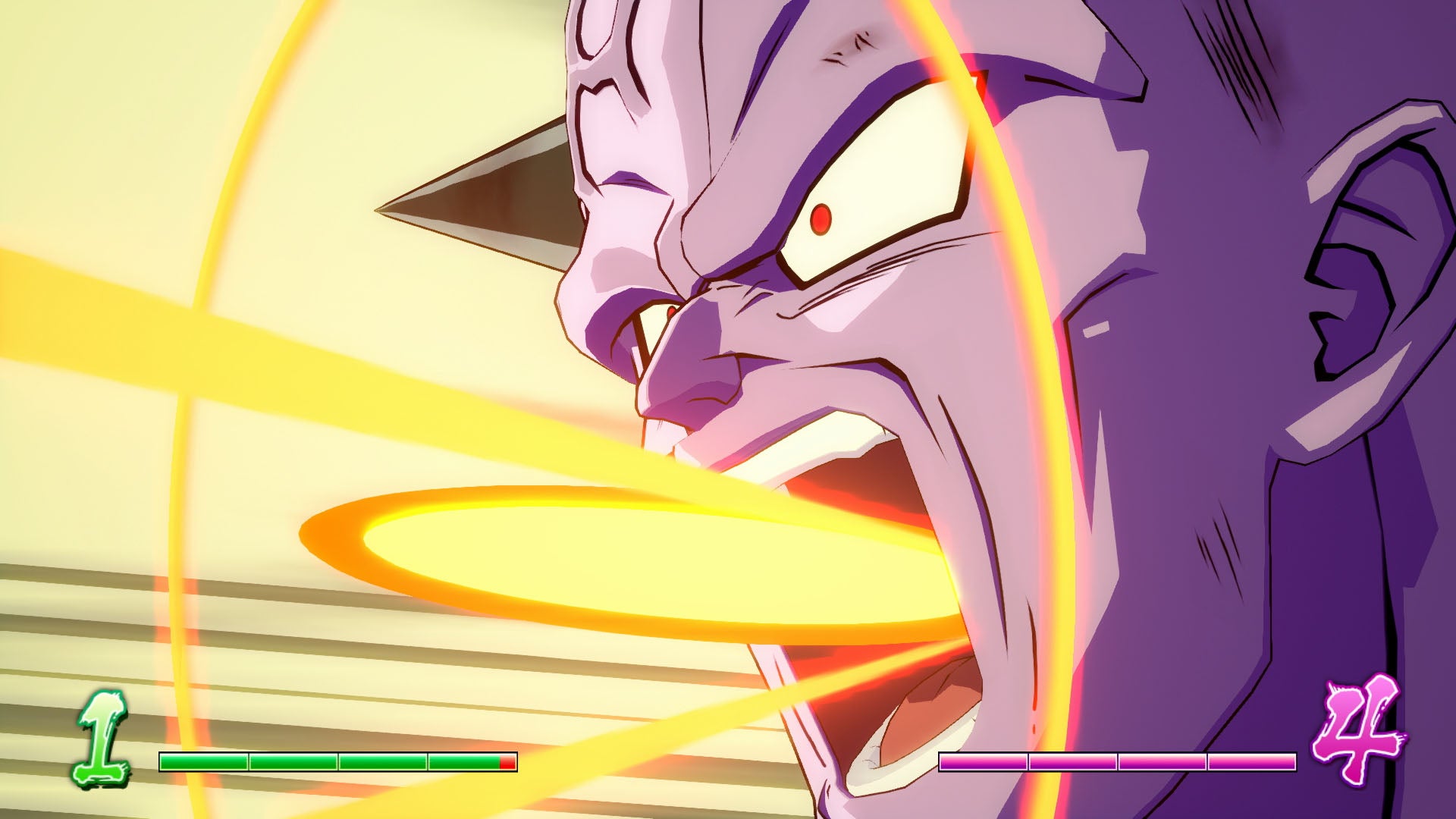Expand the pink gauge's middle segment divider
This screenshot has width=1456, height=819.
pyautogui.click(x=1117, y=760)
